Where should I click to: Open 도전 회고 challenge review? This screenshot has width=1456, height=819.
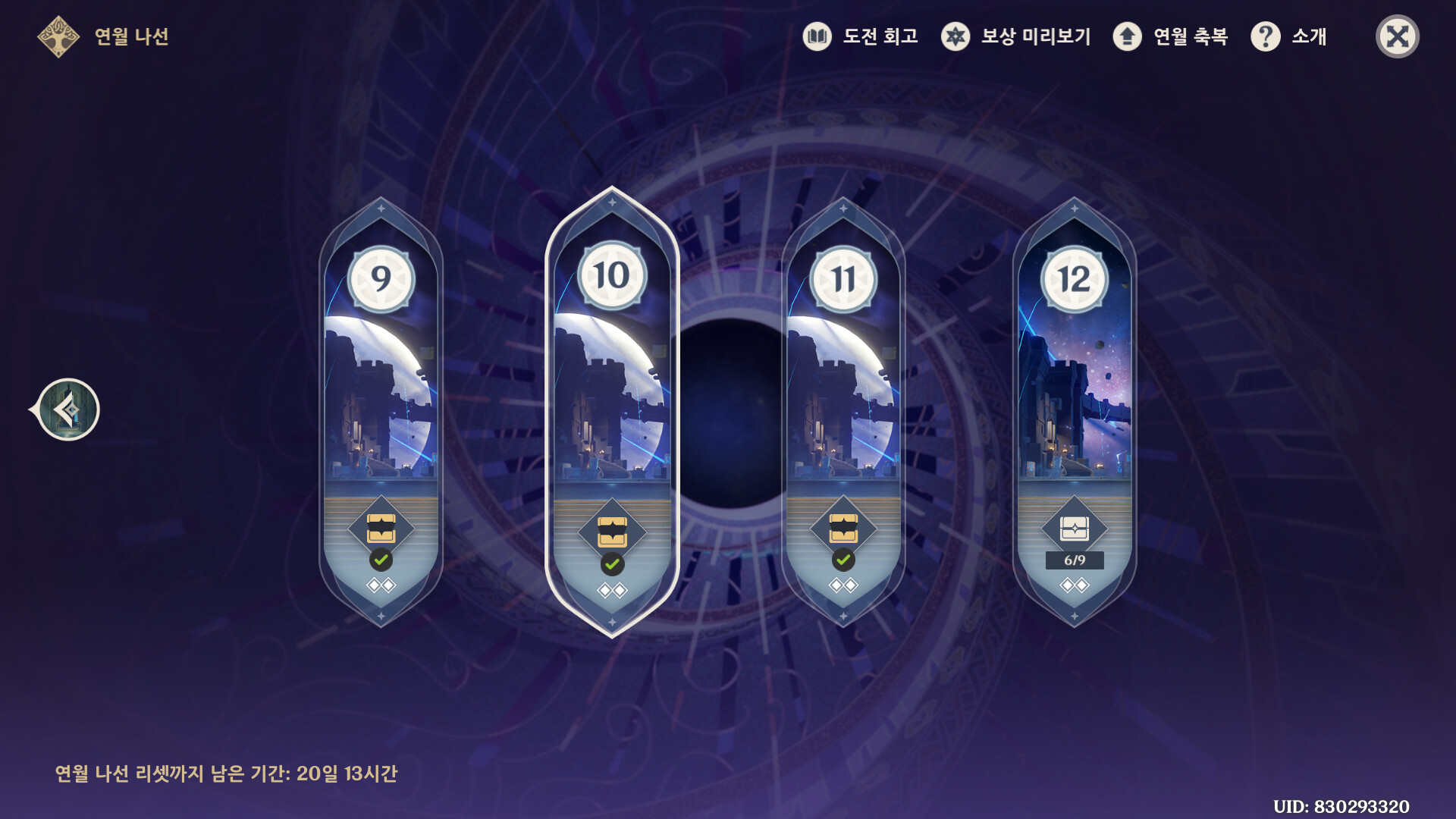(x=861, y=36)
